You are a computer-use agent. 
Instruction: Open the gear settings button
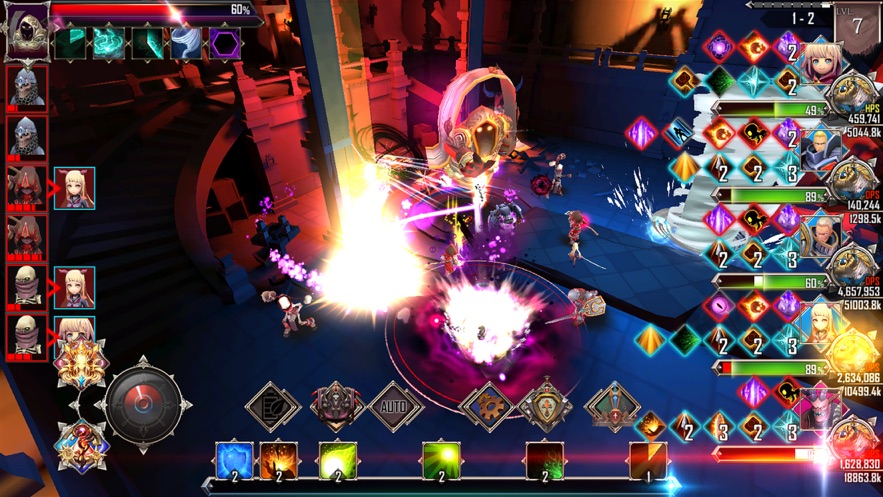(487, 406)
